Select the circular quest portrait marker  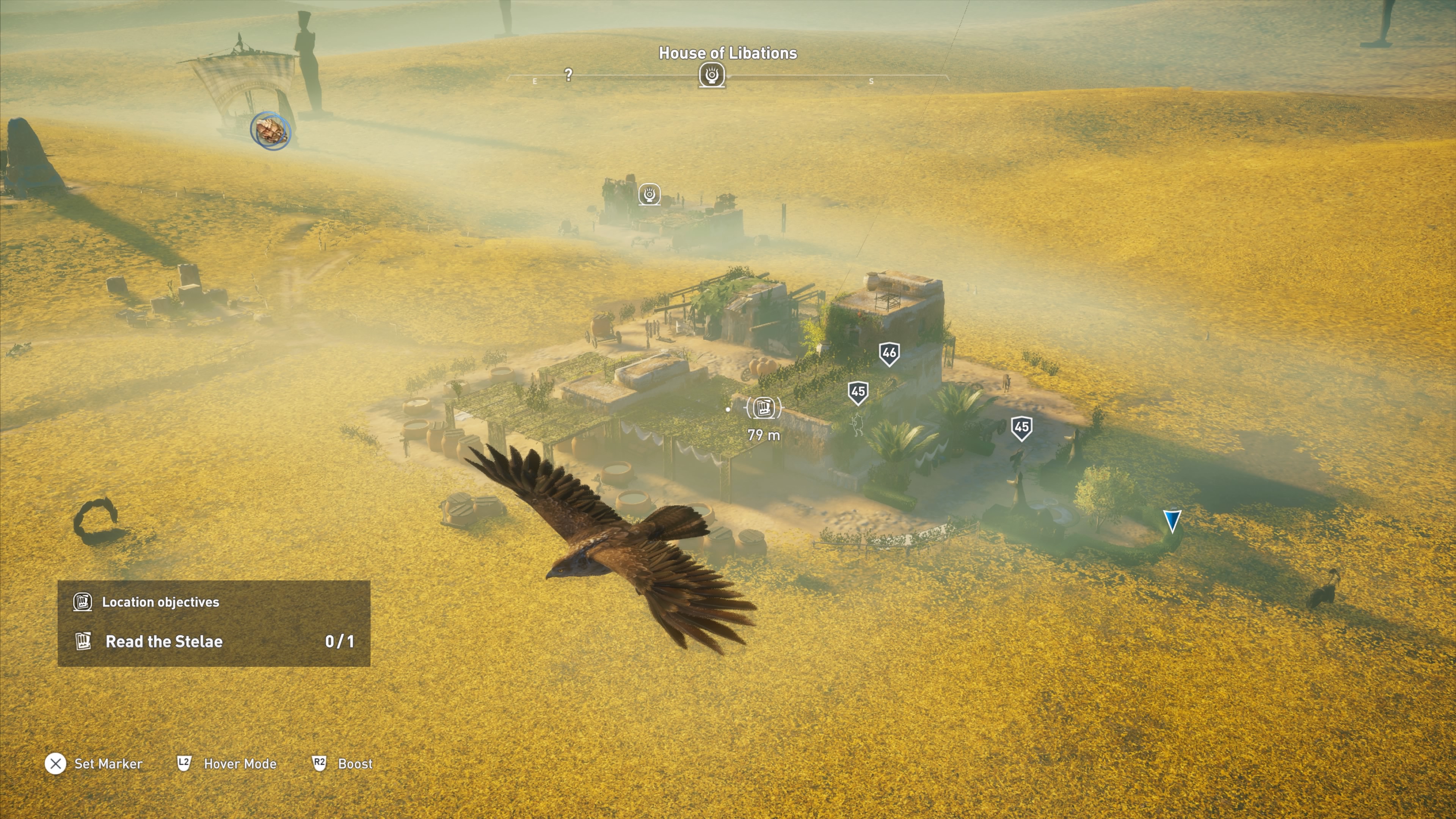(271, 130)
